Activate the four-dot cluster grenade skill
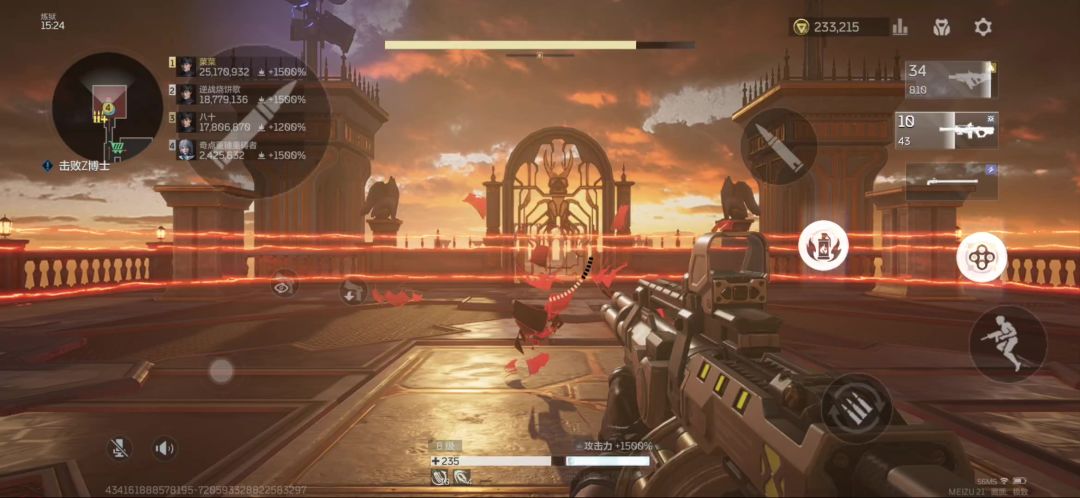The height and width of the screenshot is (498, 1080). (981, 257)
